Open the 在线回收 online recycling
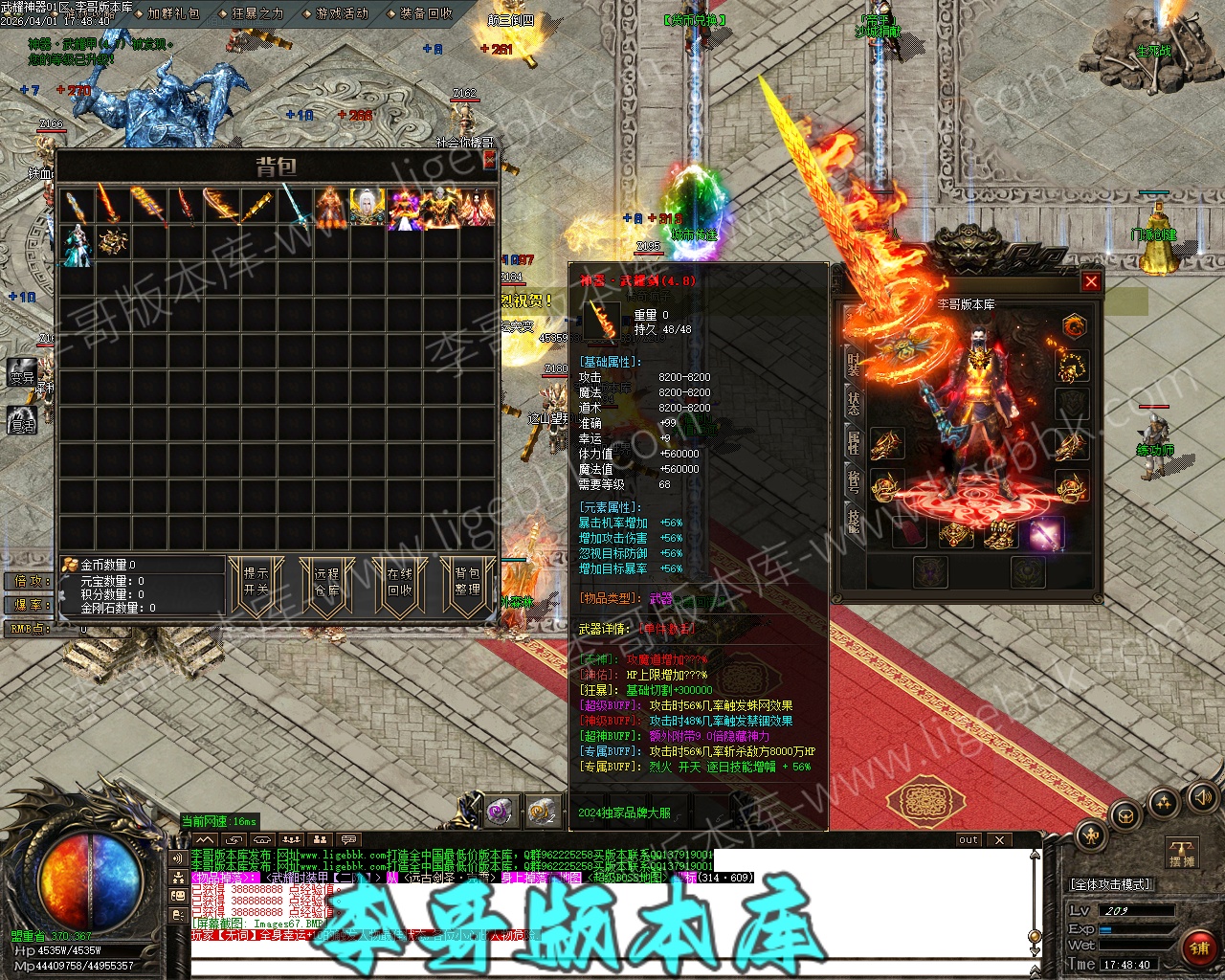Screen dimensions: 1225x980 [x=399, y=581]
